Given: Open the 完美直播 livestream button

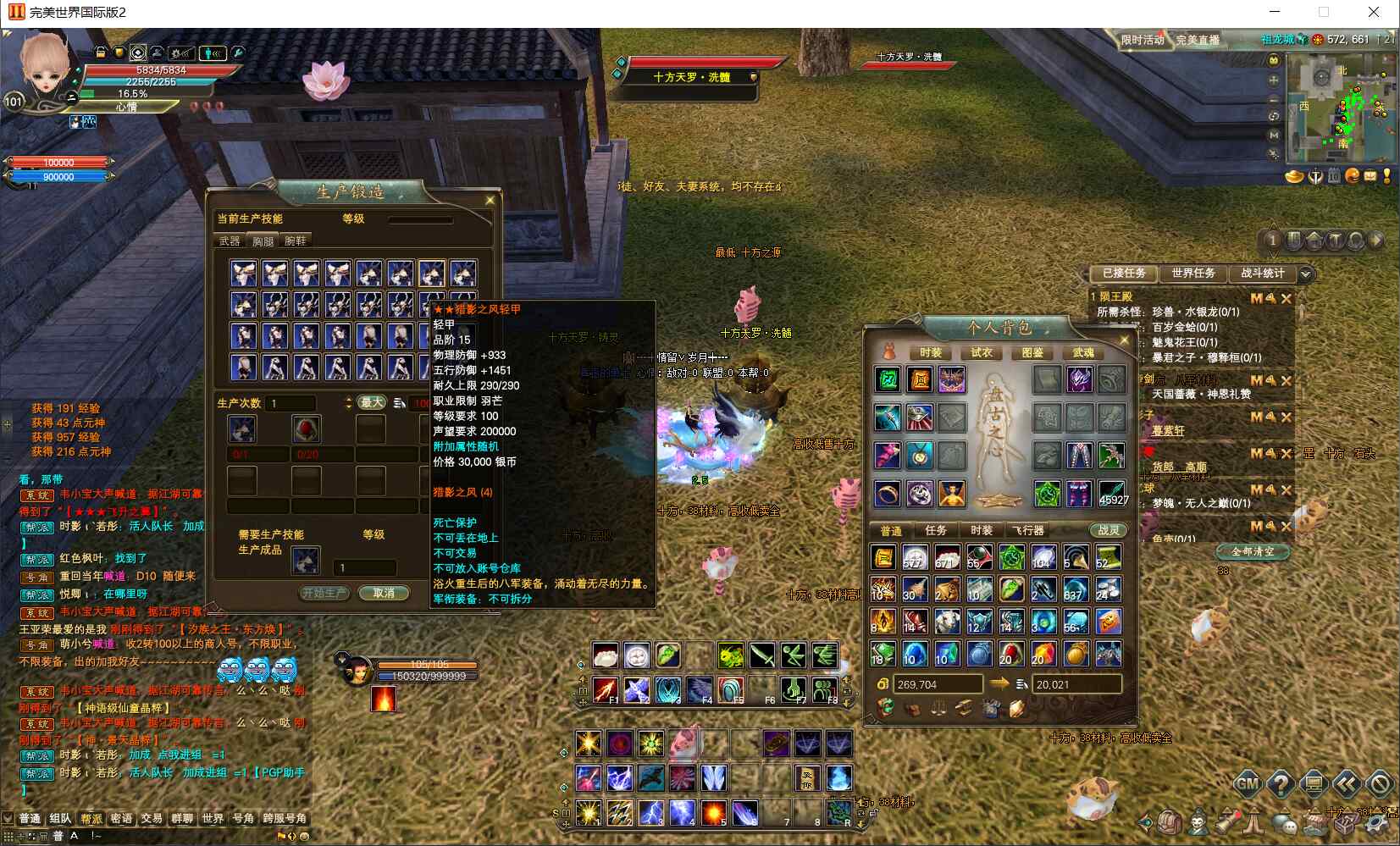Looking at the screenshot, I should click(x=1198, y=40).
